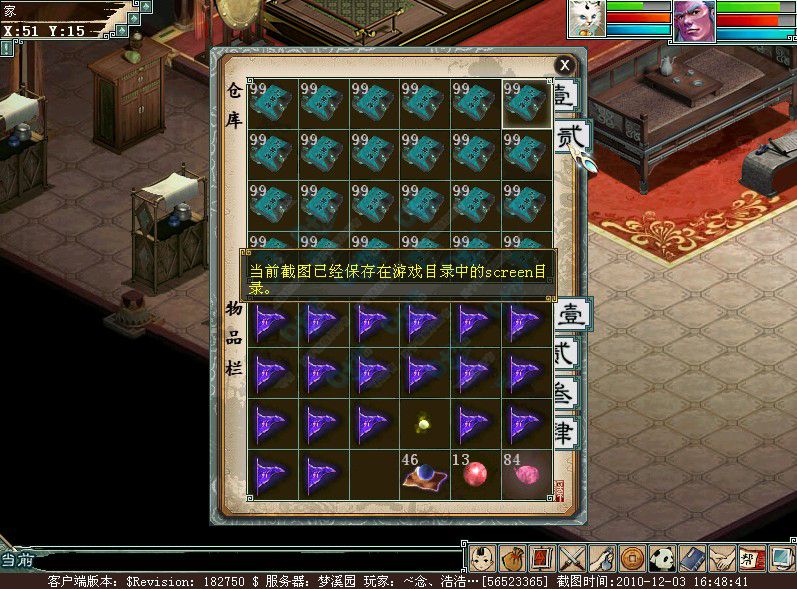Select the red orb stack of 13
The height and width of the screenshot is (589, 797).
click(x=475, y=474)
